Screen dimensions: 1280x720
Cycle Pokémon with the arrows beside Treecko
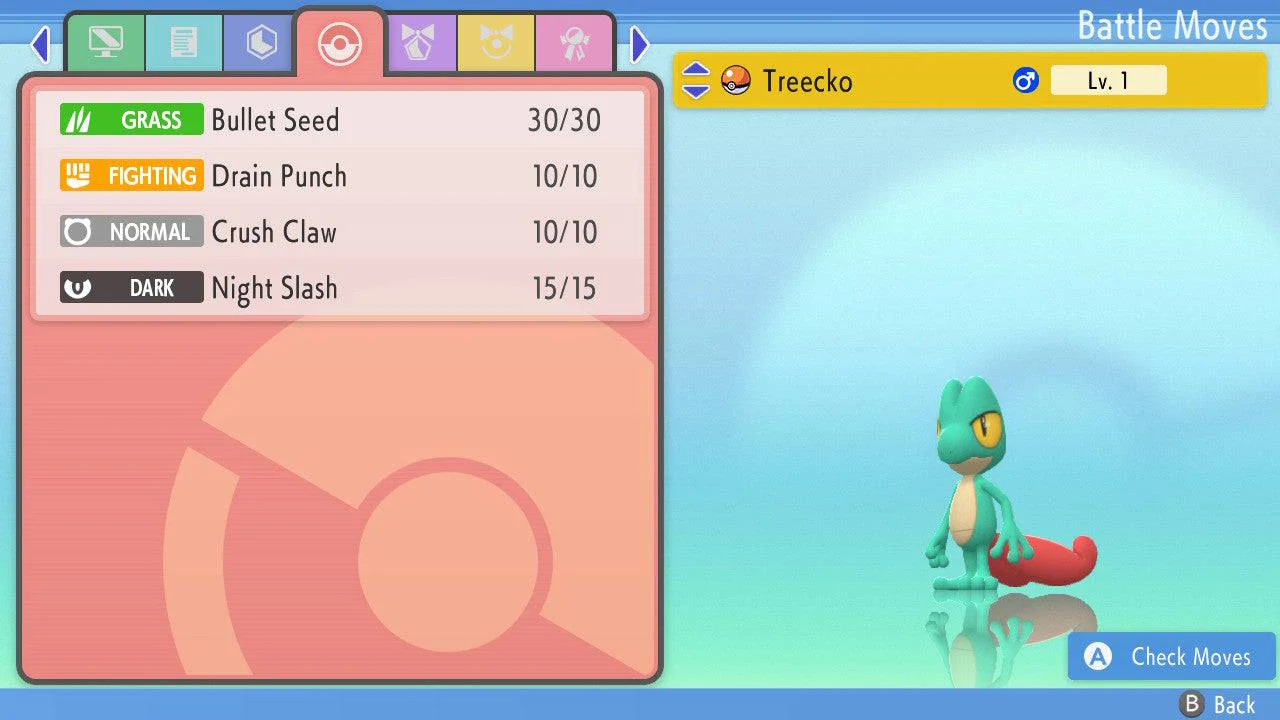(696, 80)
